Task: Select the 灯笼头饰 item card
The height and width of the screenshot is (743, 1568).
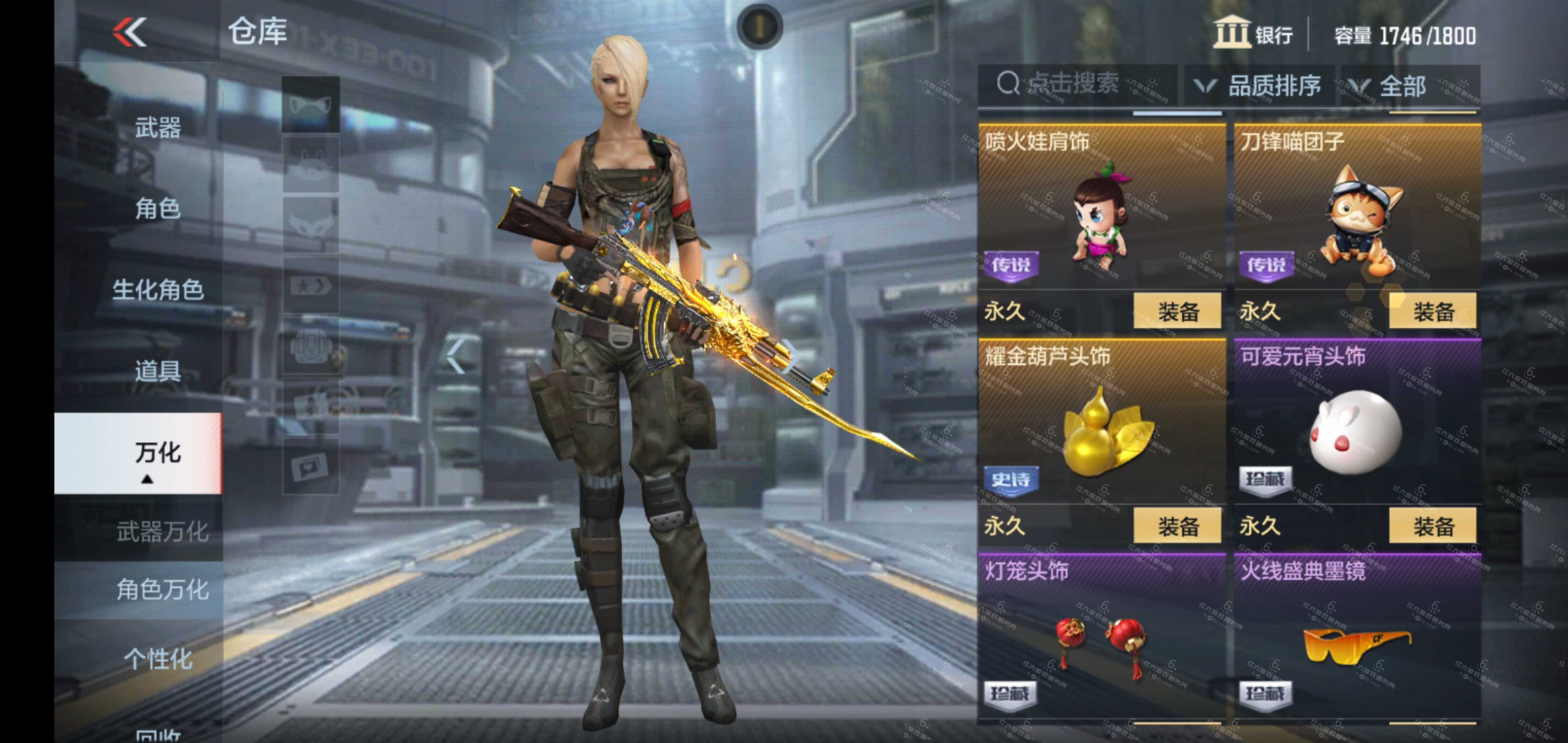Action: point(1101,636)
